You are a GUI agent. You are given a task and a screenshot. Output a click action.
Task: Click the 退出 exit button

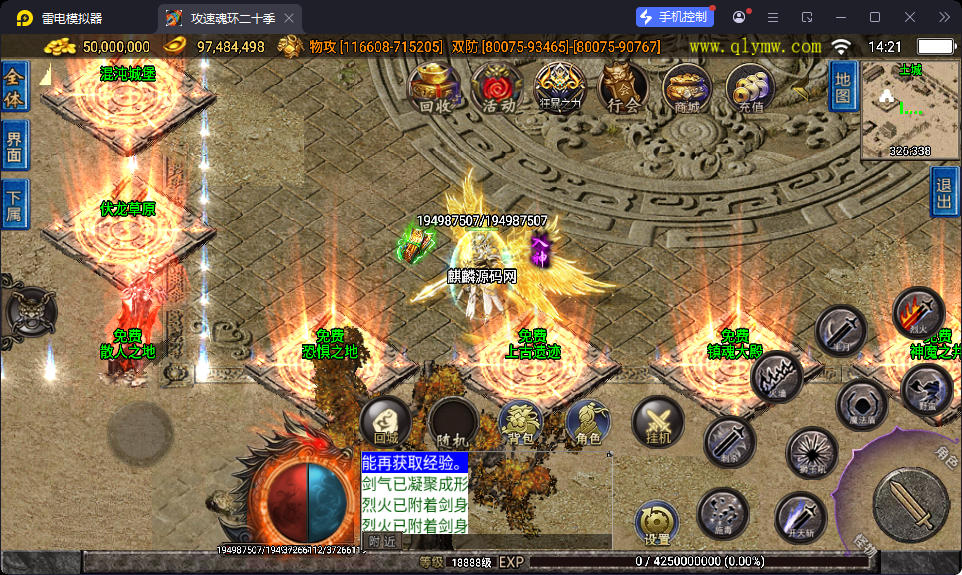tap(944, 191)
